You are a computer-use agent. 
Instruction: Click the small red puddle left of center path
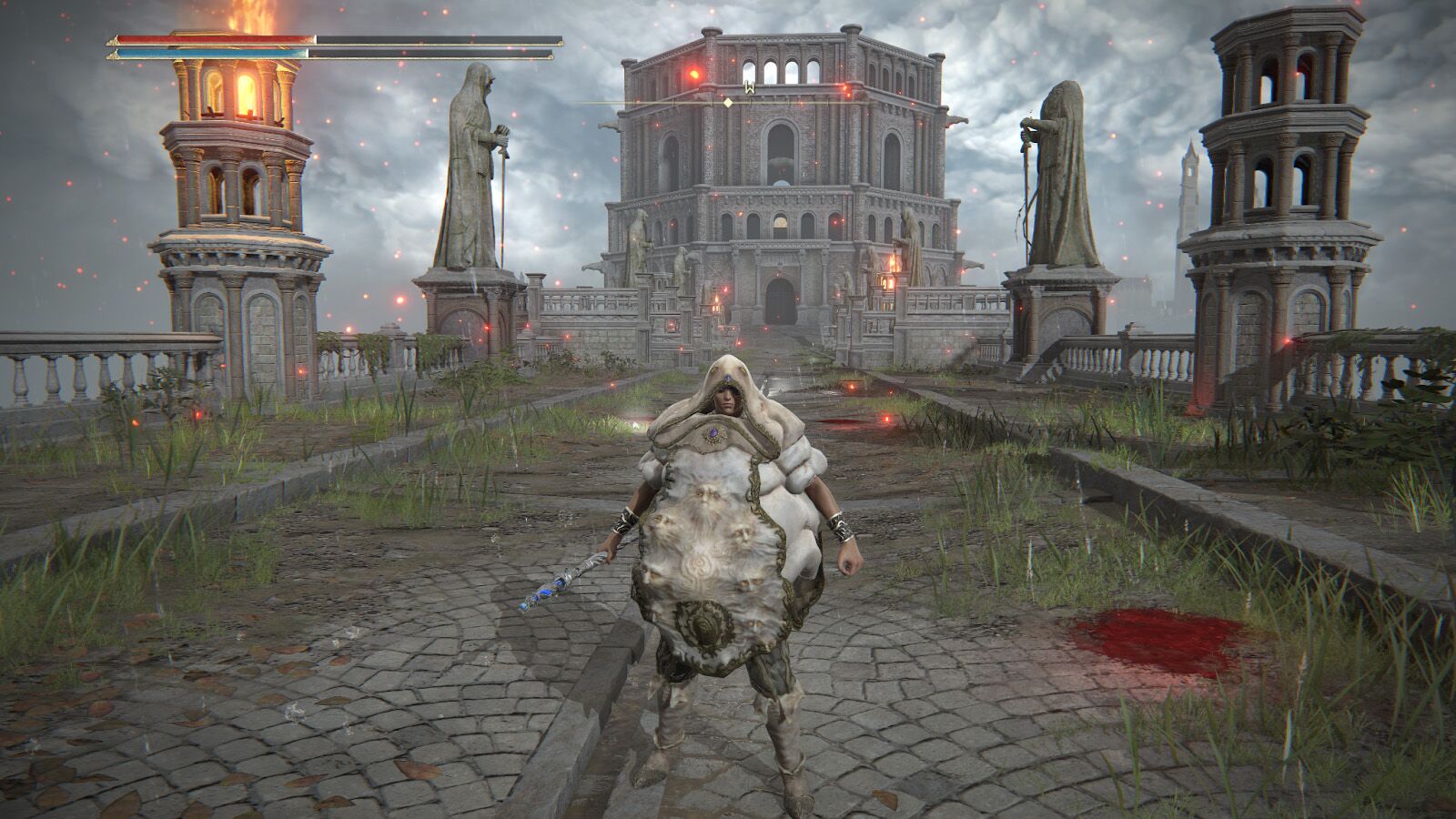tap(842, 425)
